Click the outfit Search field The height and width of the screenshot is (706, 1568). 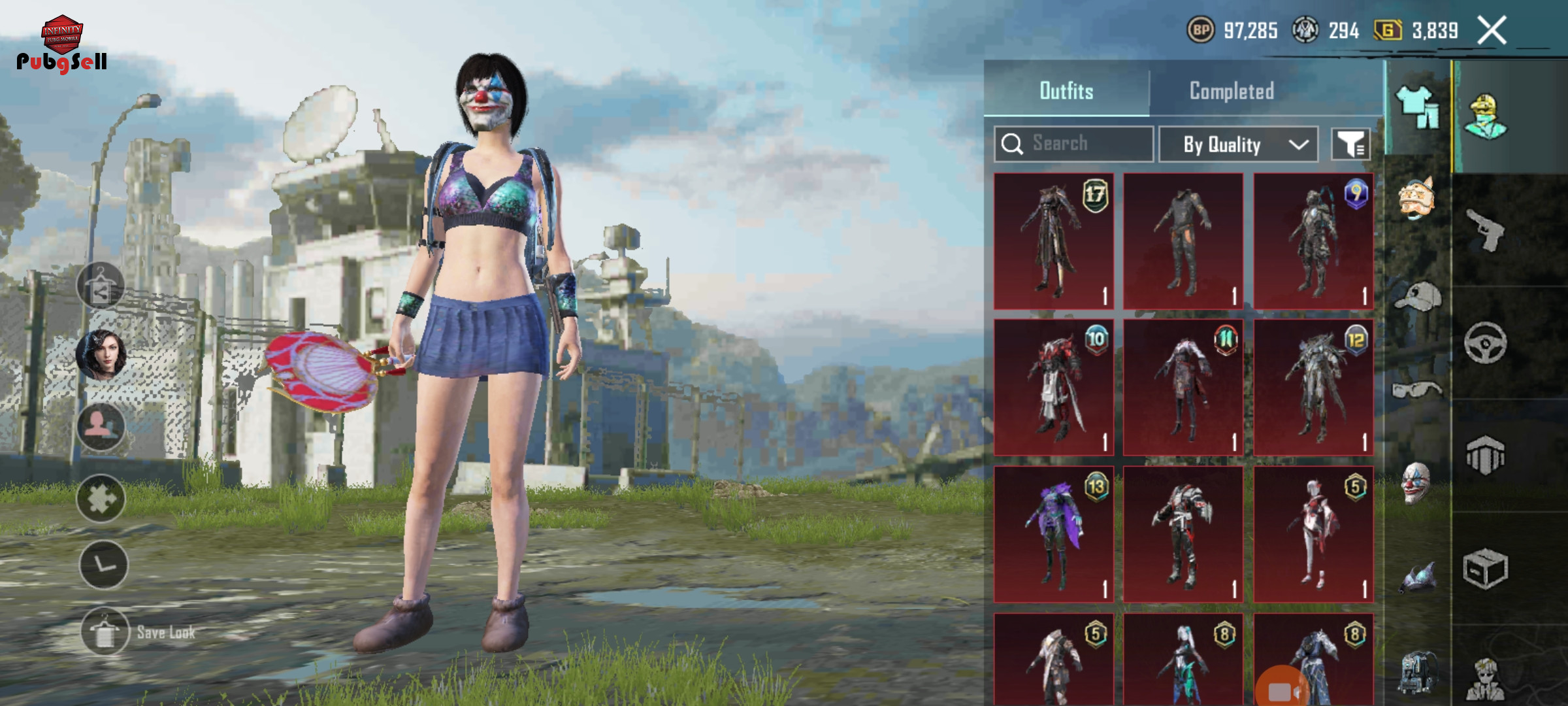coord(1074,144)
